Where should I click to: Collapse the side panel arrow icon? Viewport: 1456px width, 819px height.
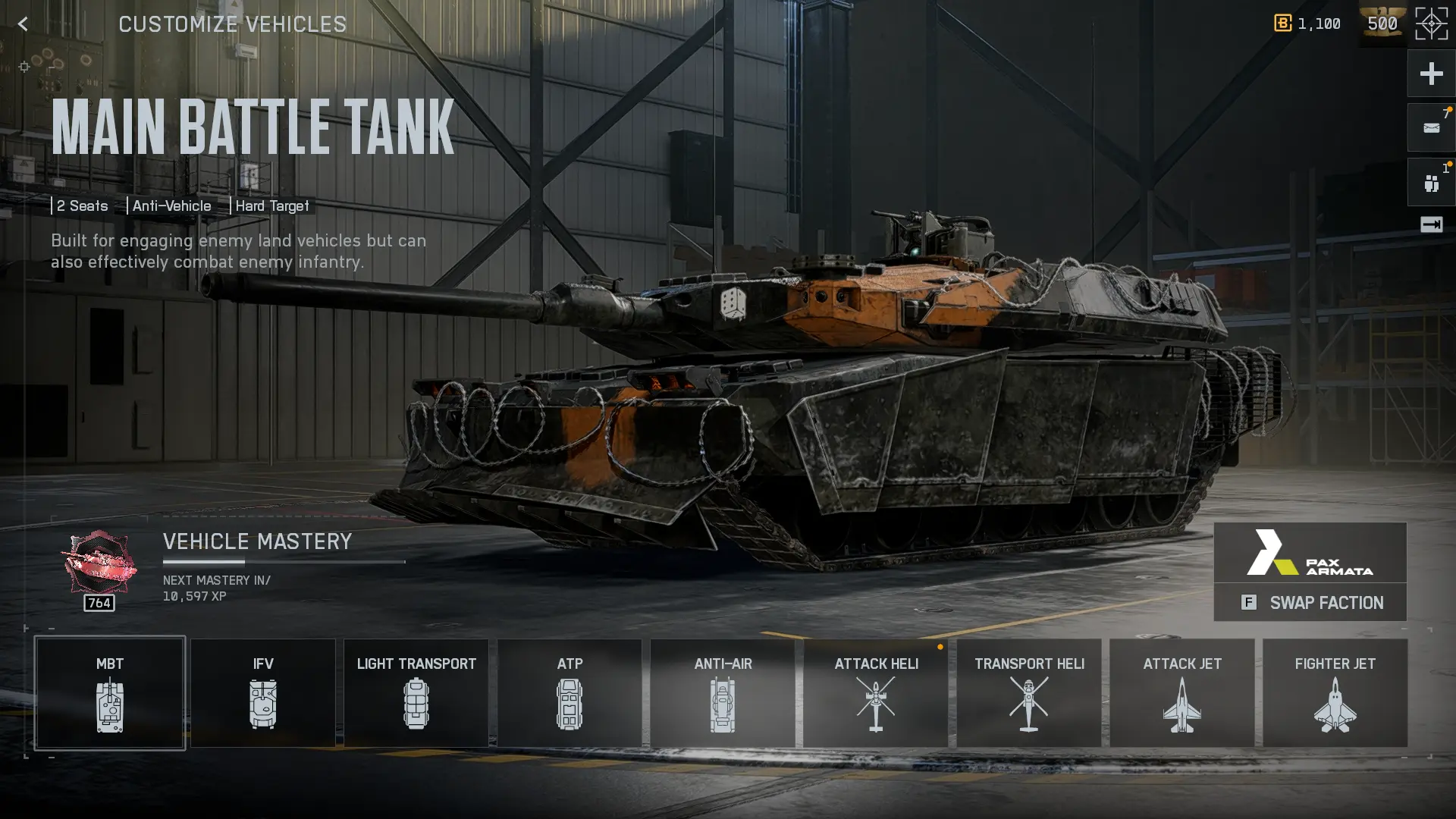pos(1431,224)
